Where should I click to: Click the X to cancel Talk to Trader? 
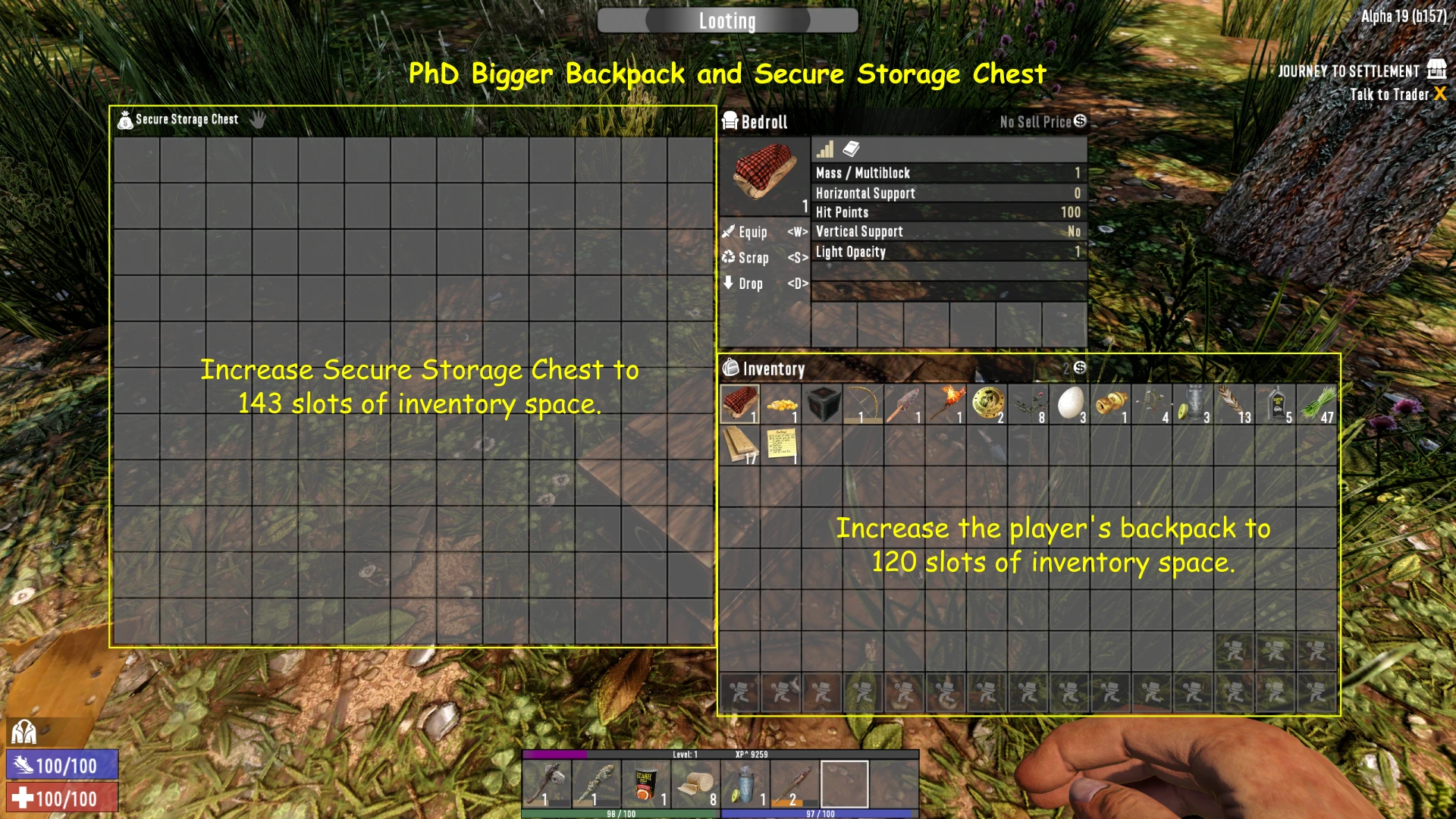1439,95
